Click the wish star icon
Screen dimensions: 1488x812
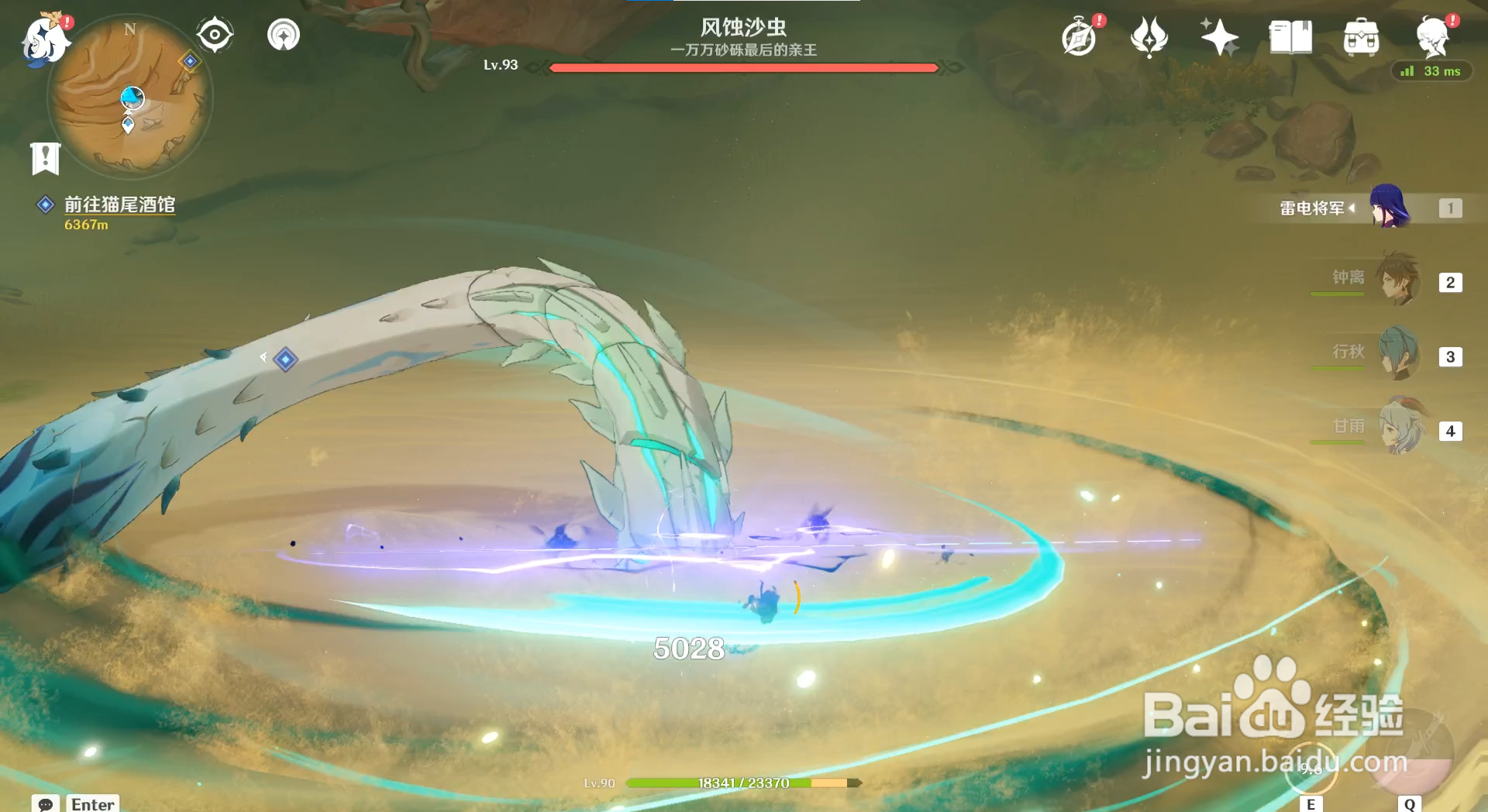(x=1221, y=36)
